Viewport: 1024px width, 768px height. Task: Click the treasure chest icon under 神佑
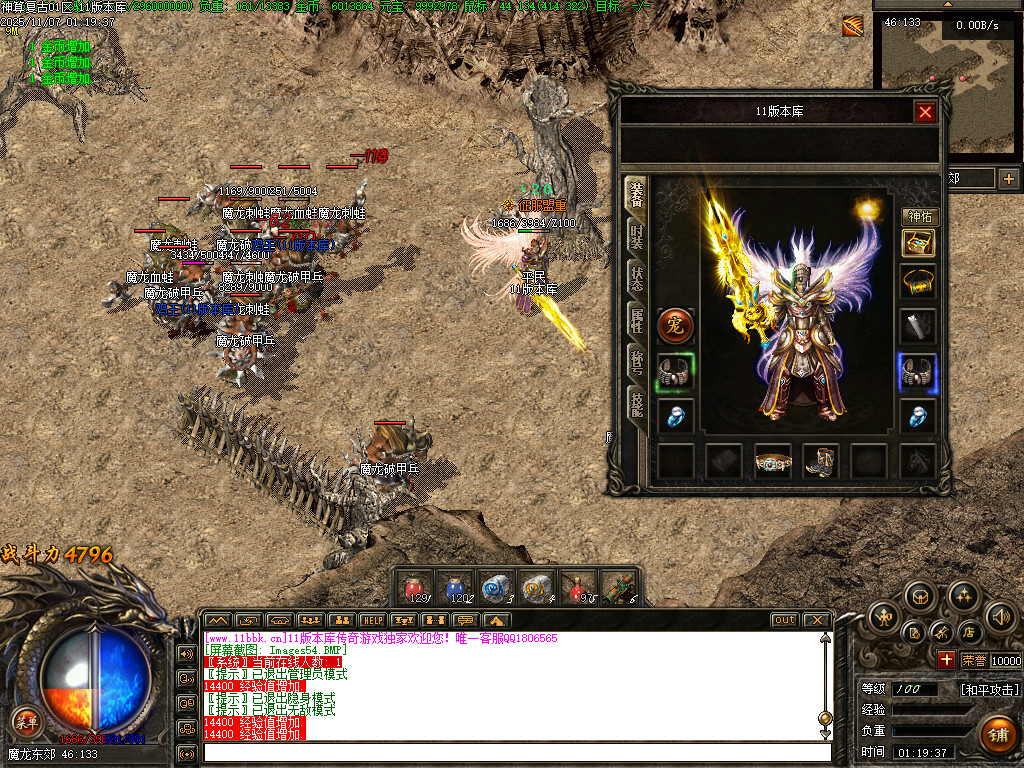pos(918,243)
